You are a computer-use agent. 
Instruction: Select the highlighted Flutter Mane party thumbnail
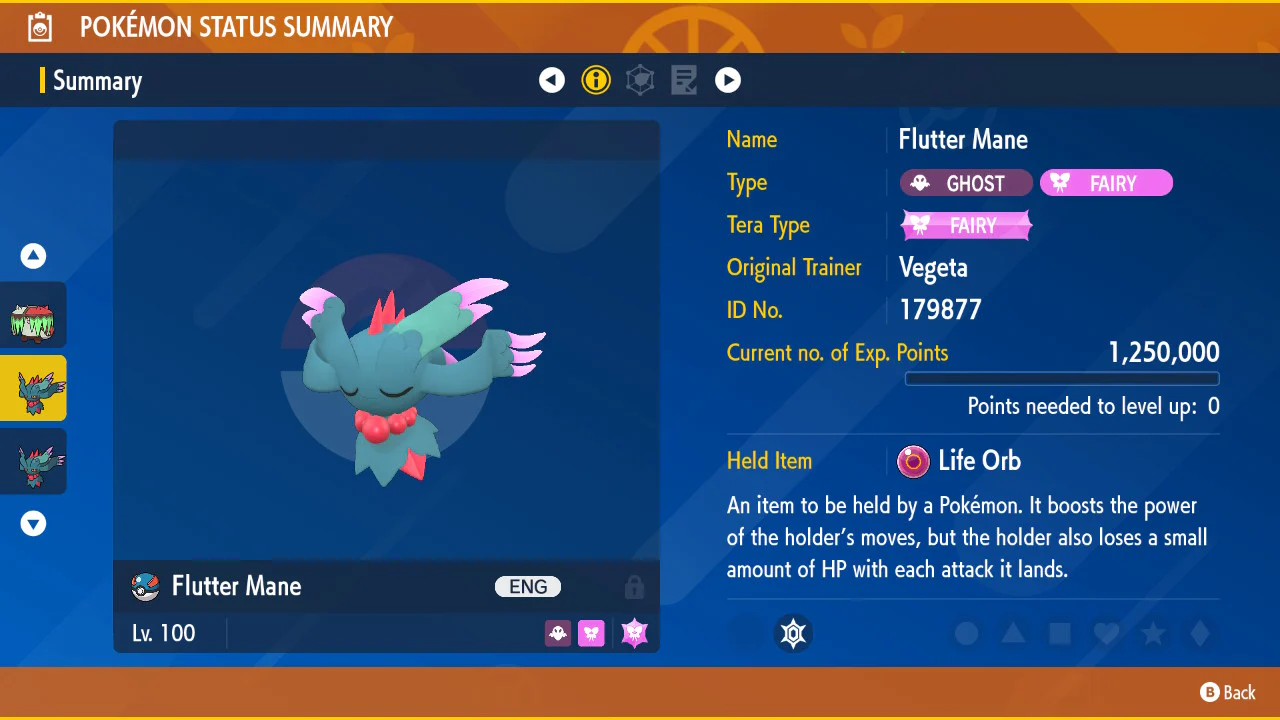pos(33,388)
